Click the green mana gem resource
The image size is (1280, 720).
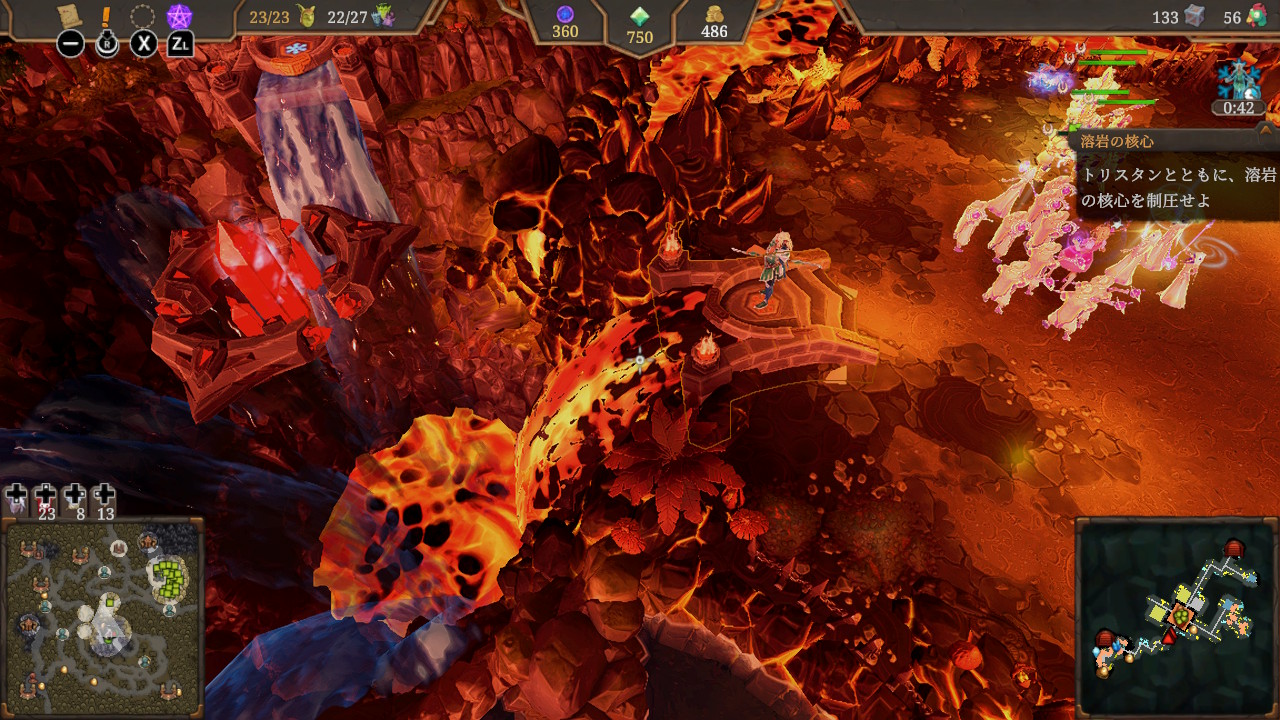pos(639,17)
